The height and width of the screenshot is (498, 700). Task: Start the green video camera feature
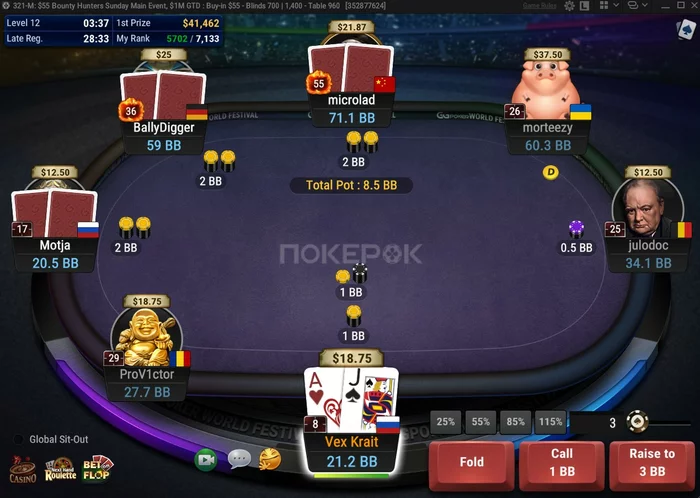point(206,459)
